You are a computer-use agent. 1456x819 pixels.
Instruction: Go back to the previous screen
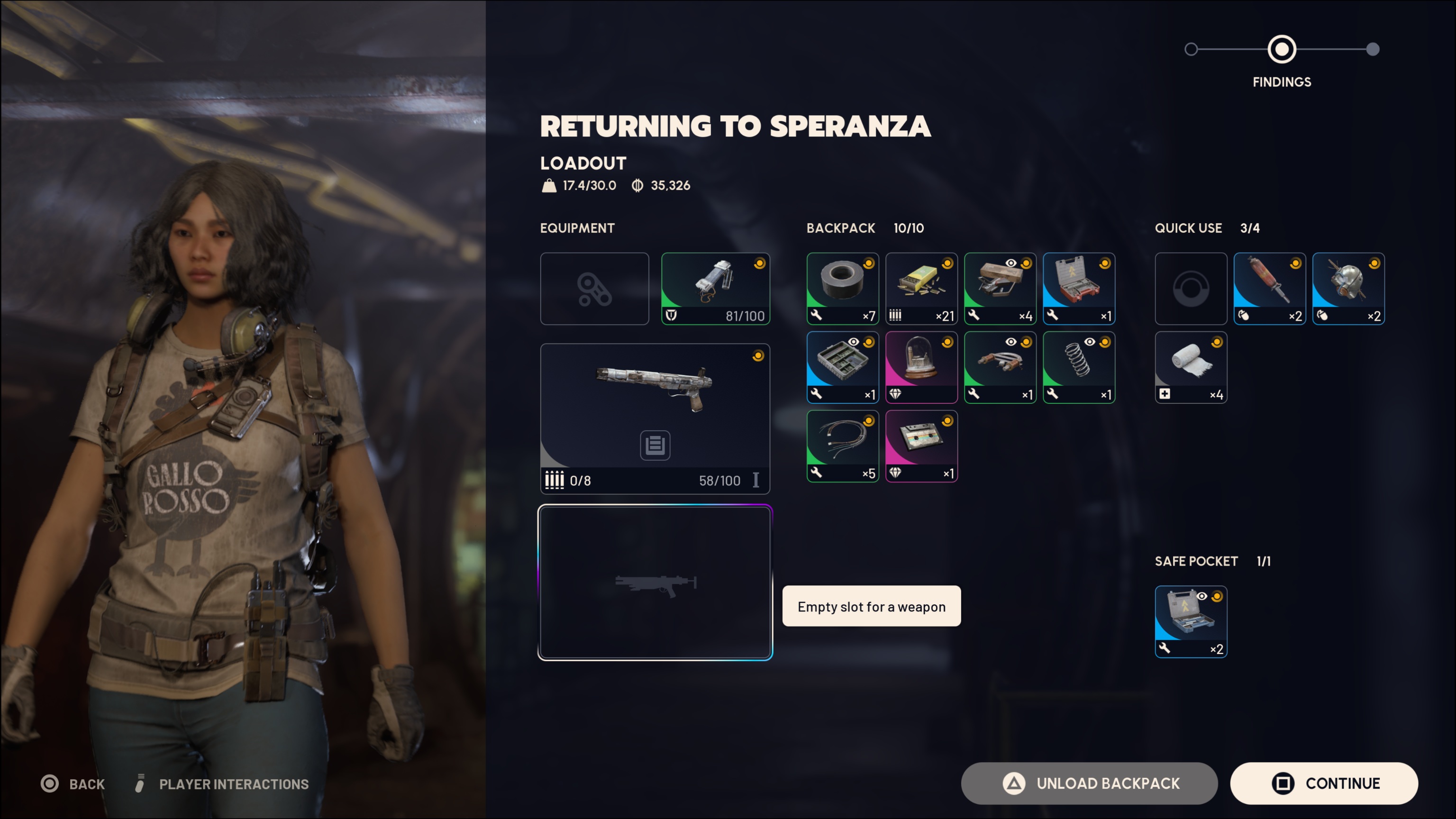(73, 784)
